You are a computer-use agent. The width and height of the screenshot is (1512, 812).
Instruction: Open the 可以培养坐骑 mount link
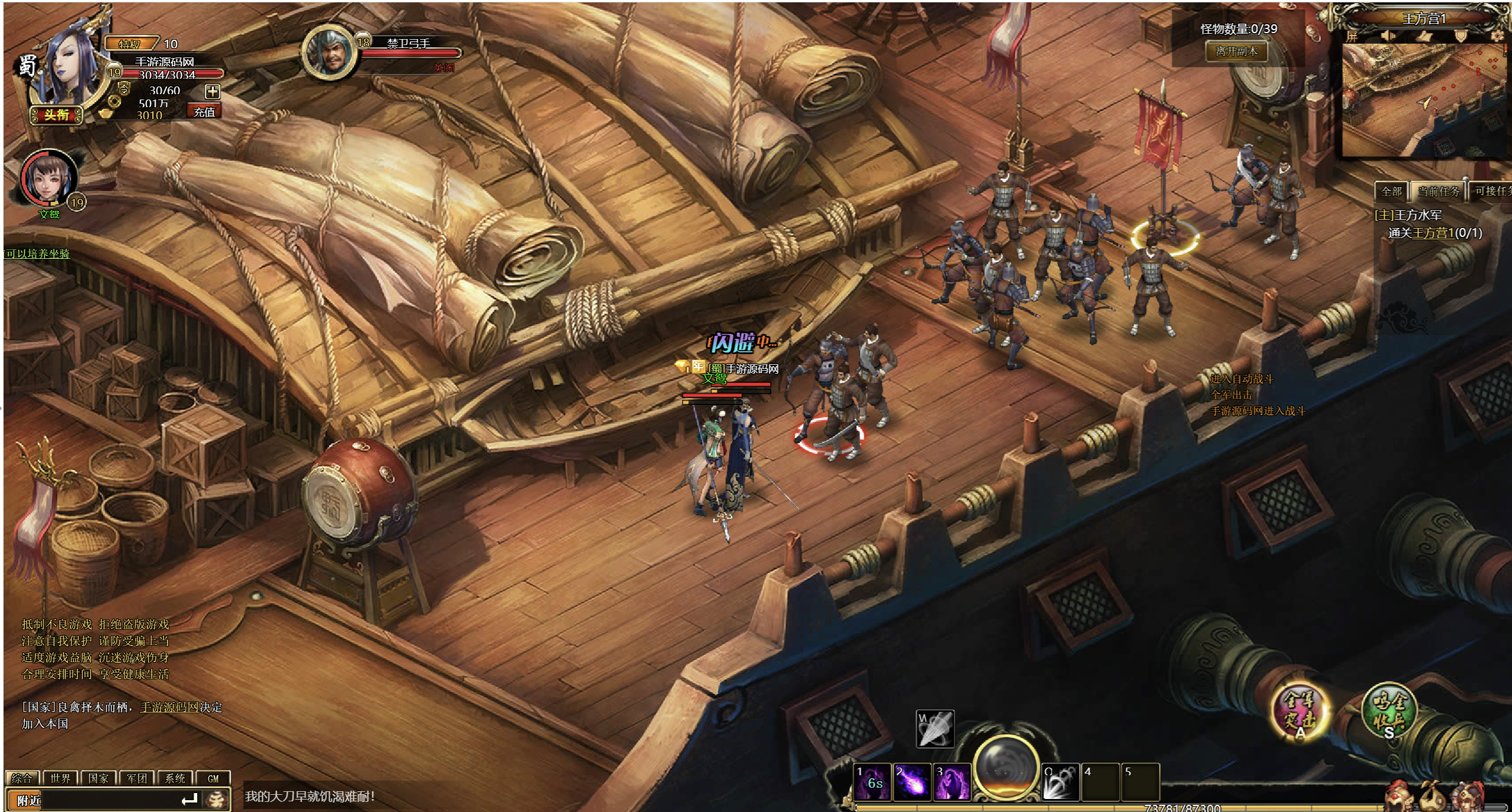[37, 253]
